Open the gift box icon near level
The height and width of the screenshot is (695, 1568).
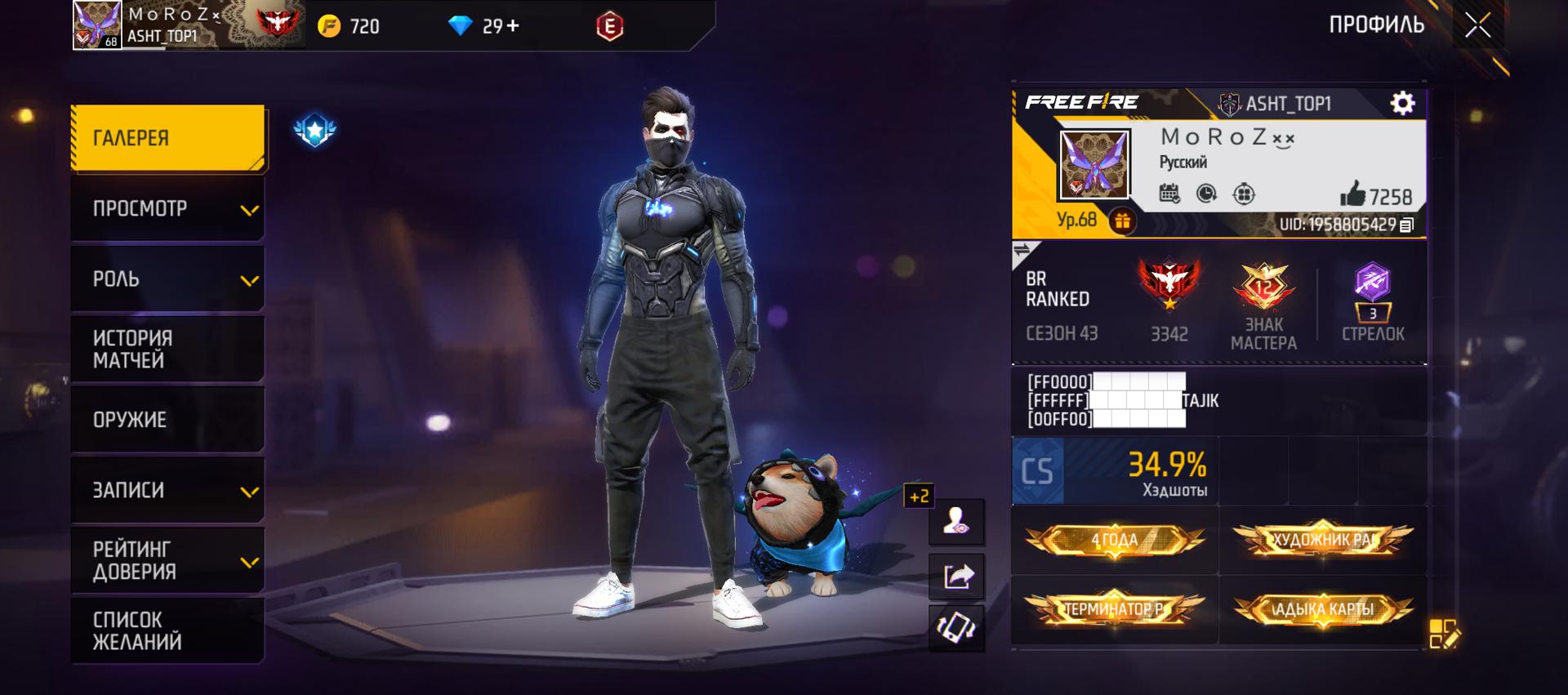[1122, 221]
